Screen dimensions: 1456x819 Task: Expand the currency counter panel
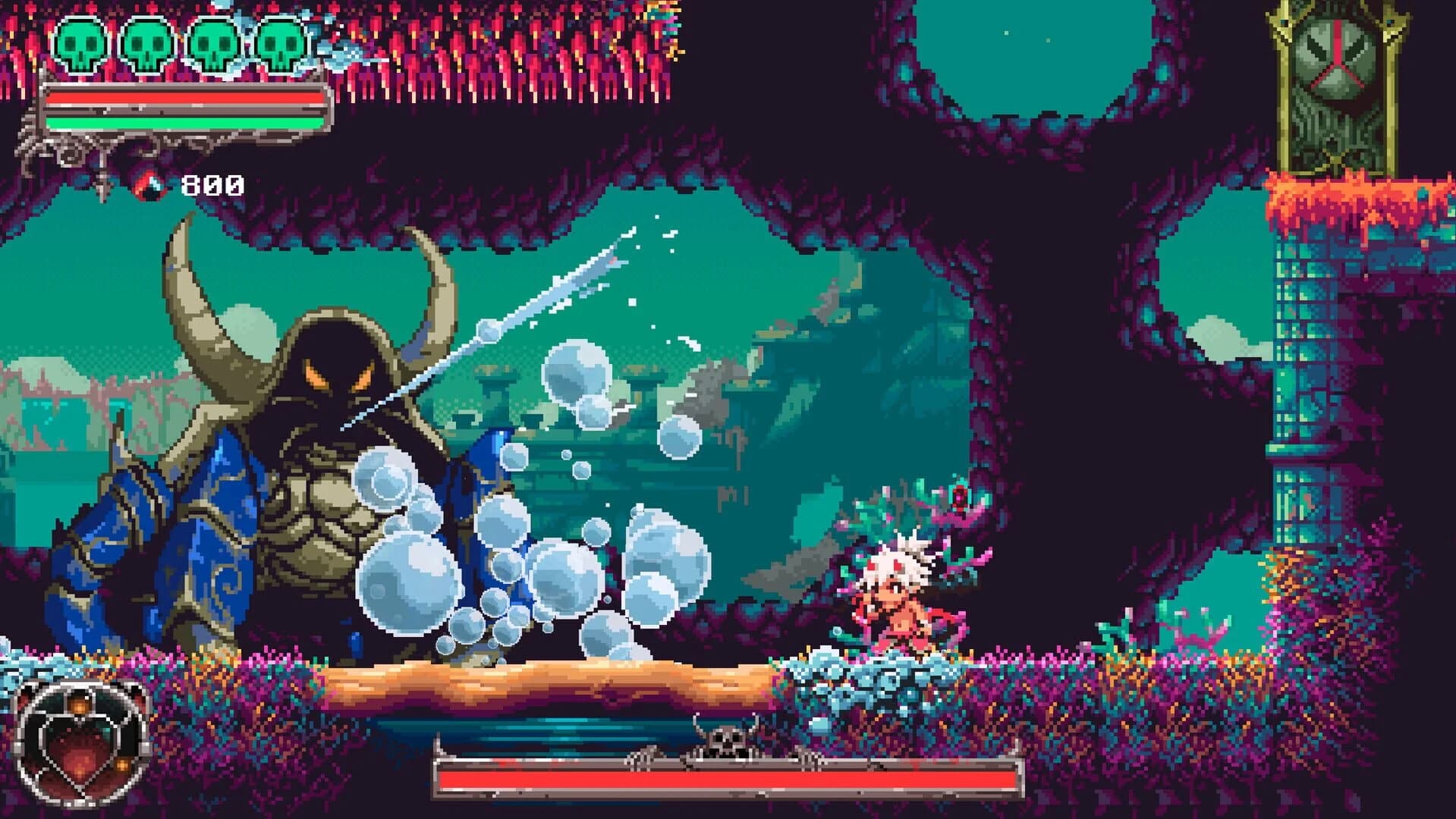point(182,184)
